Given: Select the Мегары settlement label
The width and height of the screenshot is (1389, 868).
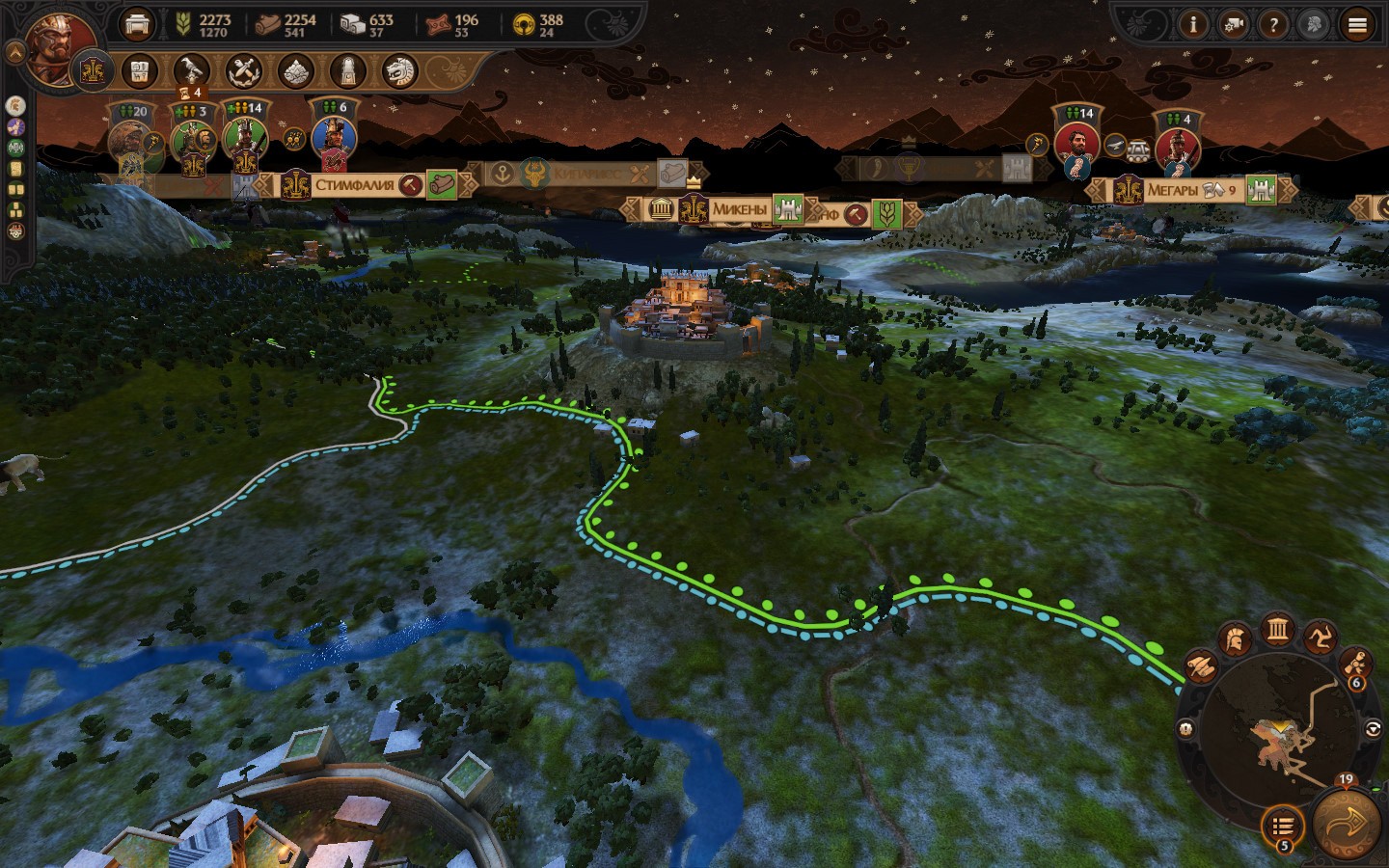Looking at the screenshot, I should click(1179, 190).
